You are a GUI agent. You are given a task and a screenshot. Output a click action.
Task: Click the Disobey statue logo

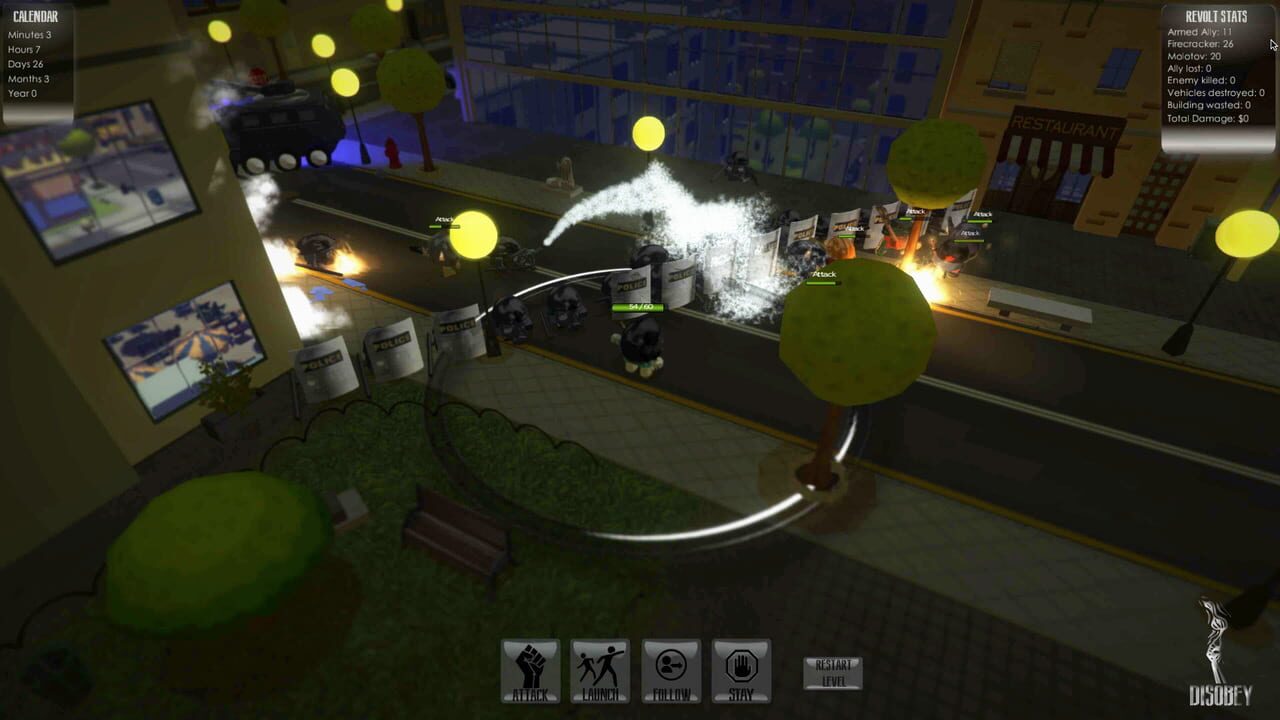(x=1212, y=650)
